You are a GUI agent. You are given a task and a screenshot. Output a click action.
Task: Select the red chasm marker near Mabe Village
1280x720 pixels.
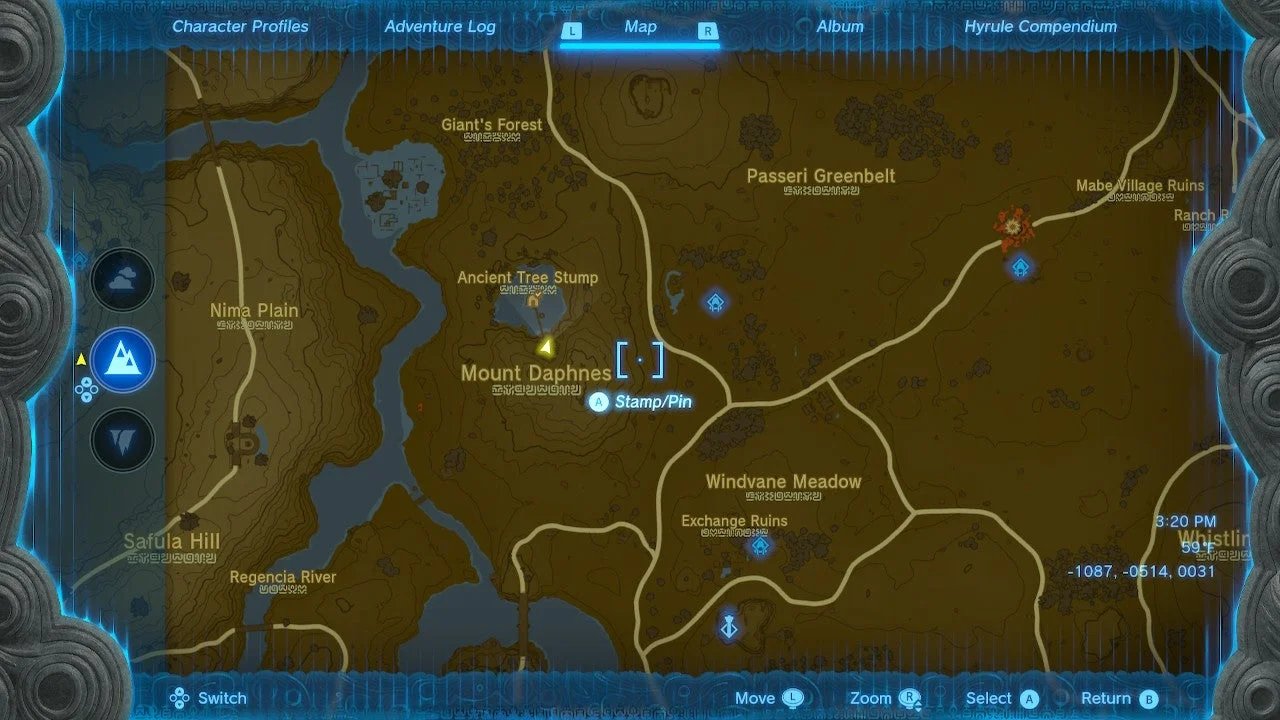(x=1013, y=228)
